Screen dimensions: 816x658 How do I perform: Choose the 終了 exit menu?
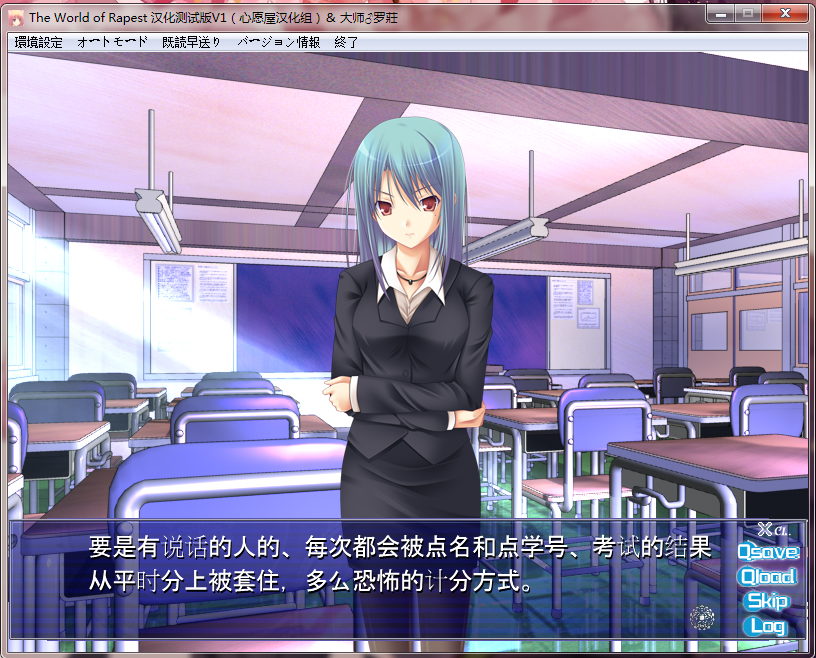346,42
